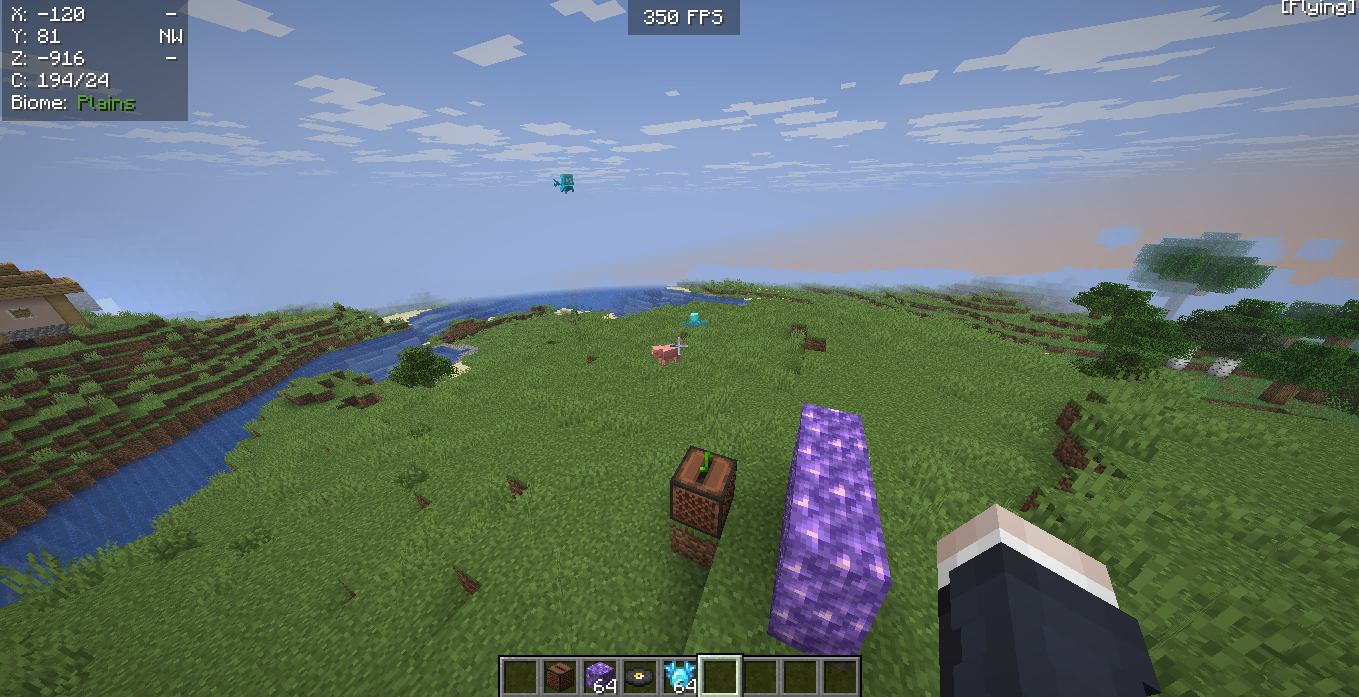Click the highlighted empty hotbar slot
The height and width of the screenshot is (697, 1359).
[719, 676]
